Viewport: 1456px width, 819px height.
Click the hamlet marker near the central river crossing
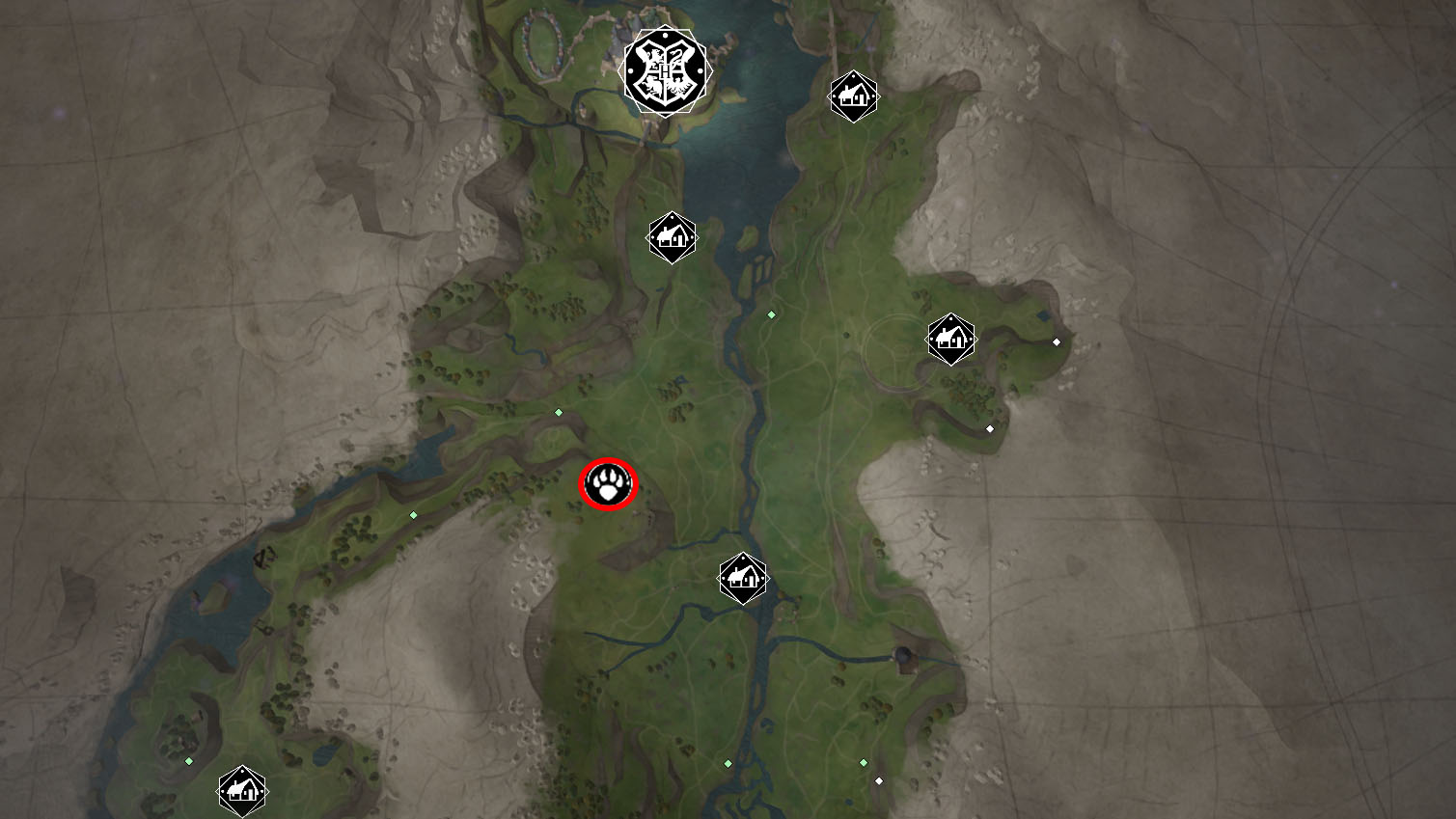tap(741, 577)
